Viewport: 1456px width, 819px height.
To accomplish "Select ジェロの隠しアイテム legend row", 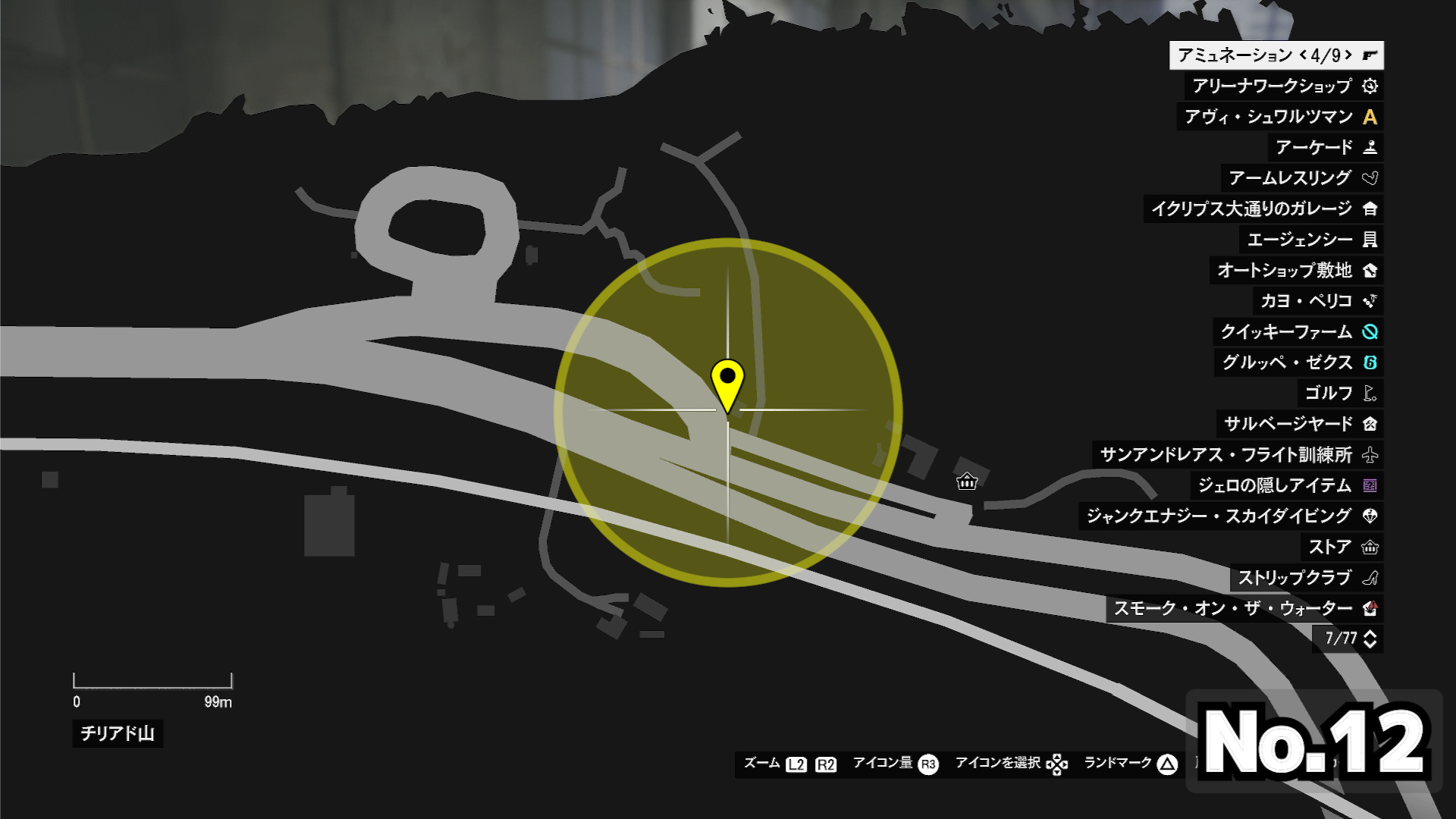I will click(1287, 485).
